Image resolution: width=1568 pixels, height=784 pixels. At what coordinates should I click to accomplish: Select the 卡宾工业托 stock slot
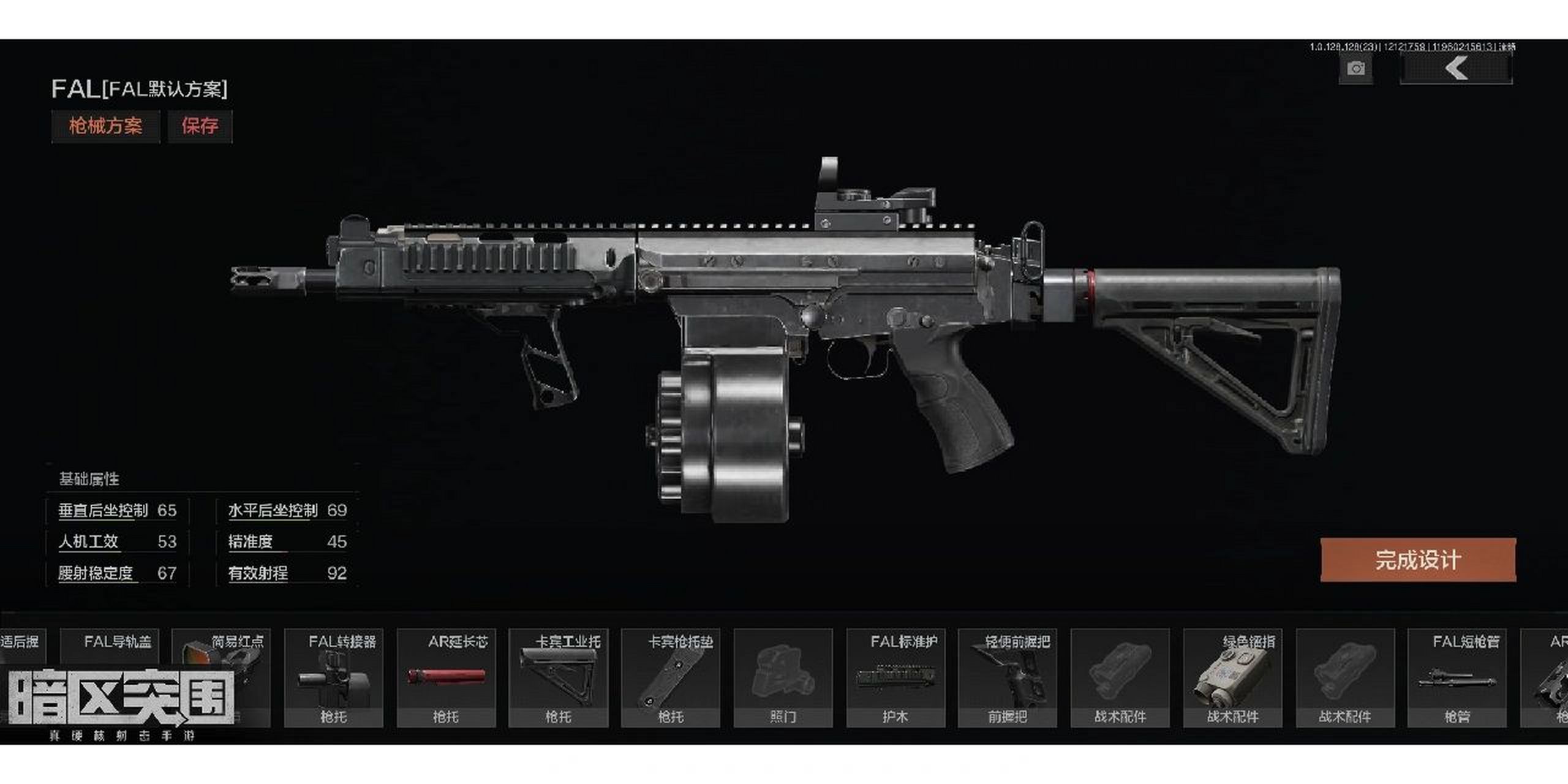[x=558, y=677]
